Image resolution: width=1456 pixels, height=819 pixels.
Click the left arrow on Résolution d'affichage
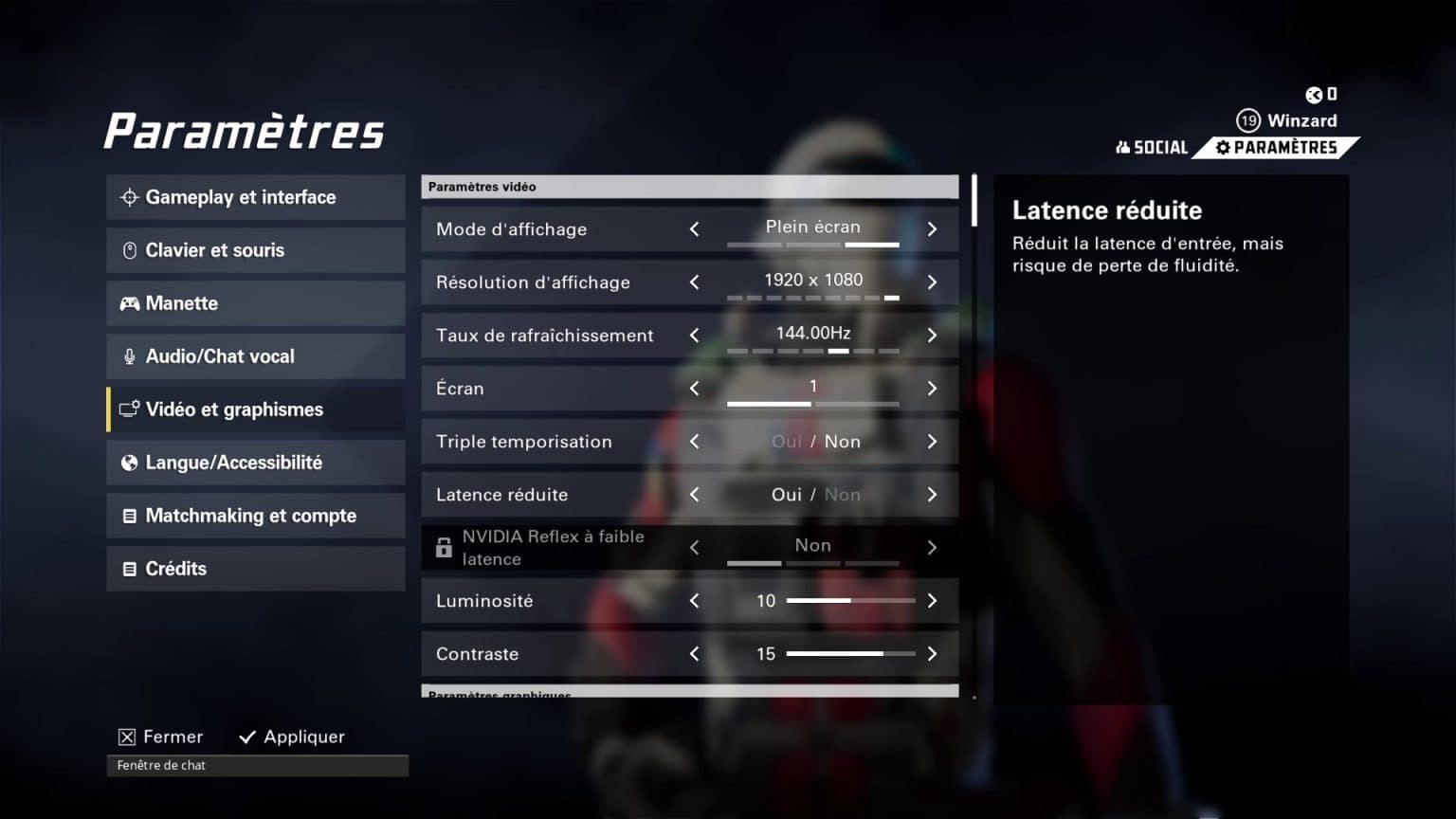click(x=695, y=282)
